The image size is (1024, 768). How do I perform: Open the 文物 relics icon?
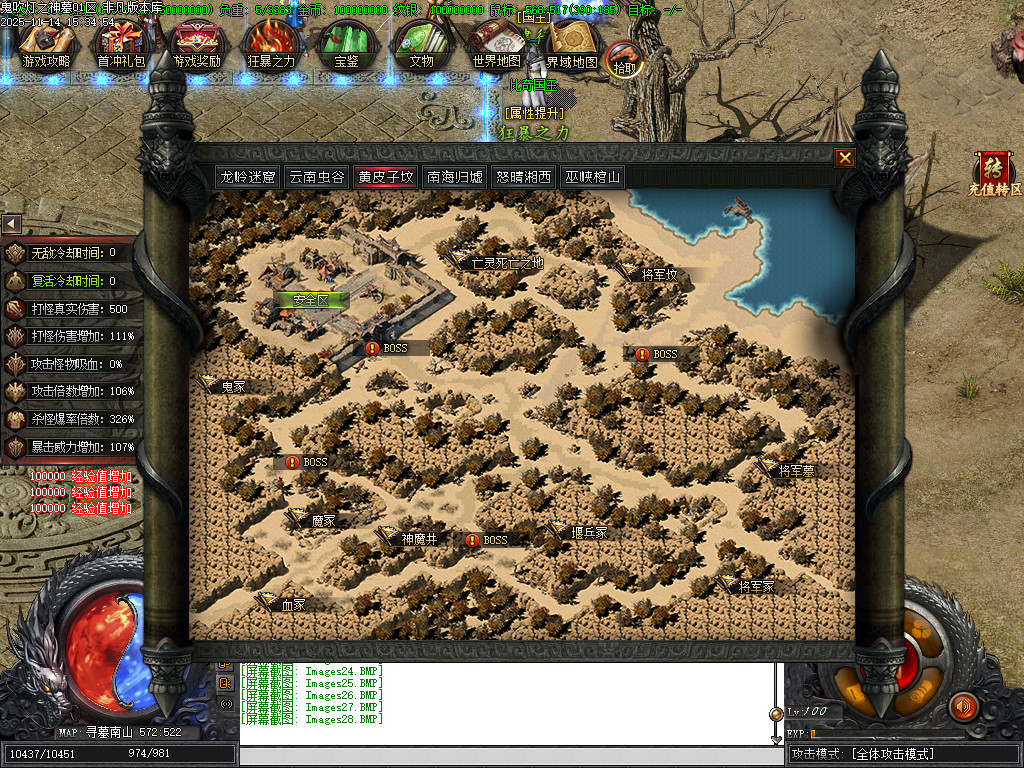(x=421, y=45)
